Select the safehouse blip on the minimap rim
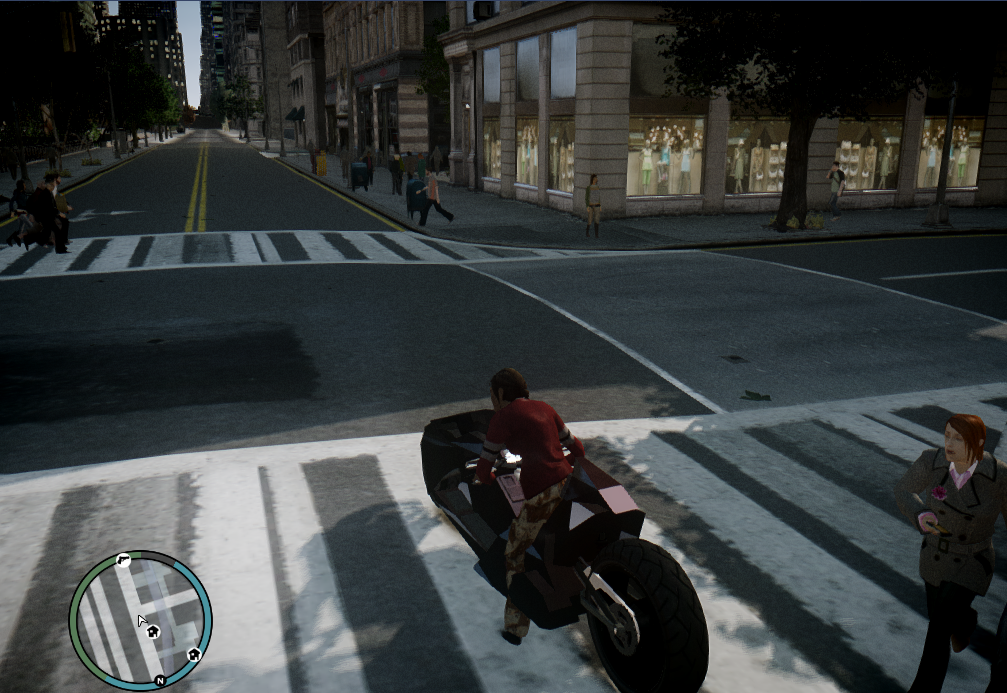The width and height of the screenshot is (1007, 693). click(194, 655)
